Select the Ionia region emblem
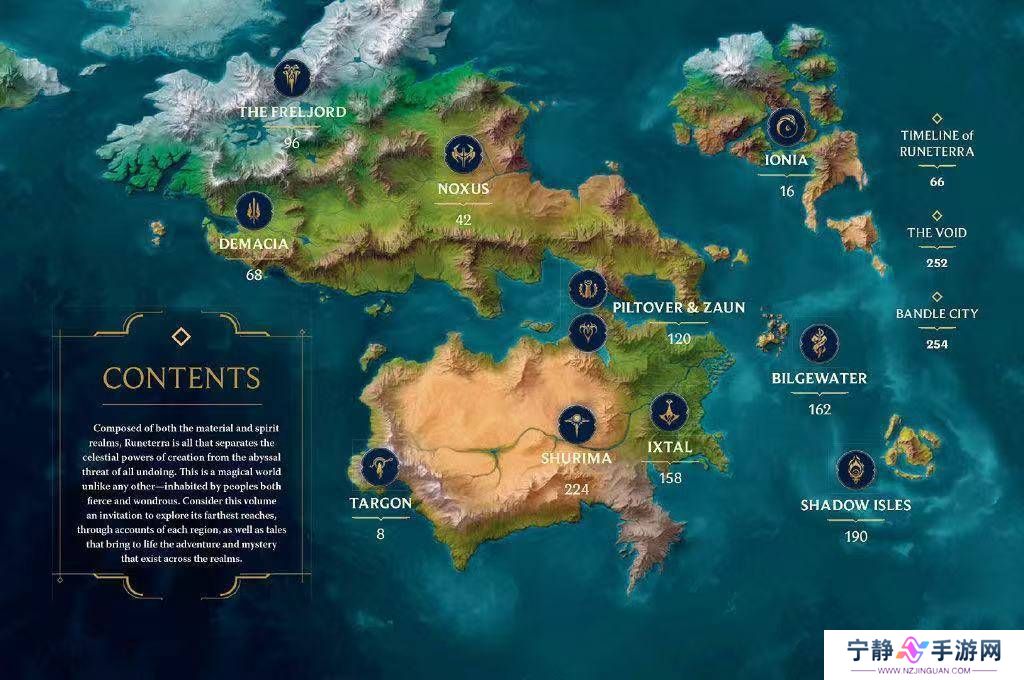The image size is (1024, 680). tap(786, 127)
